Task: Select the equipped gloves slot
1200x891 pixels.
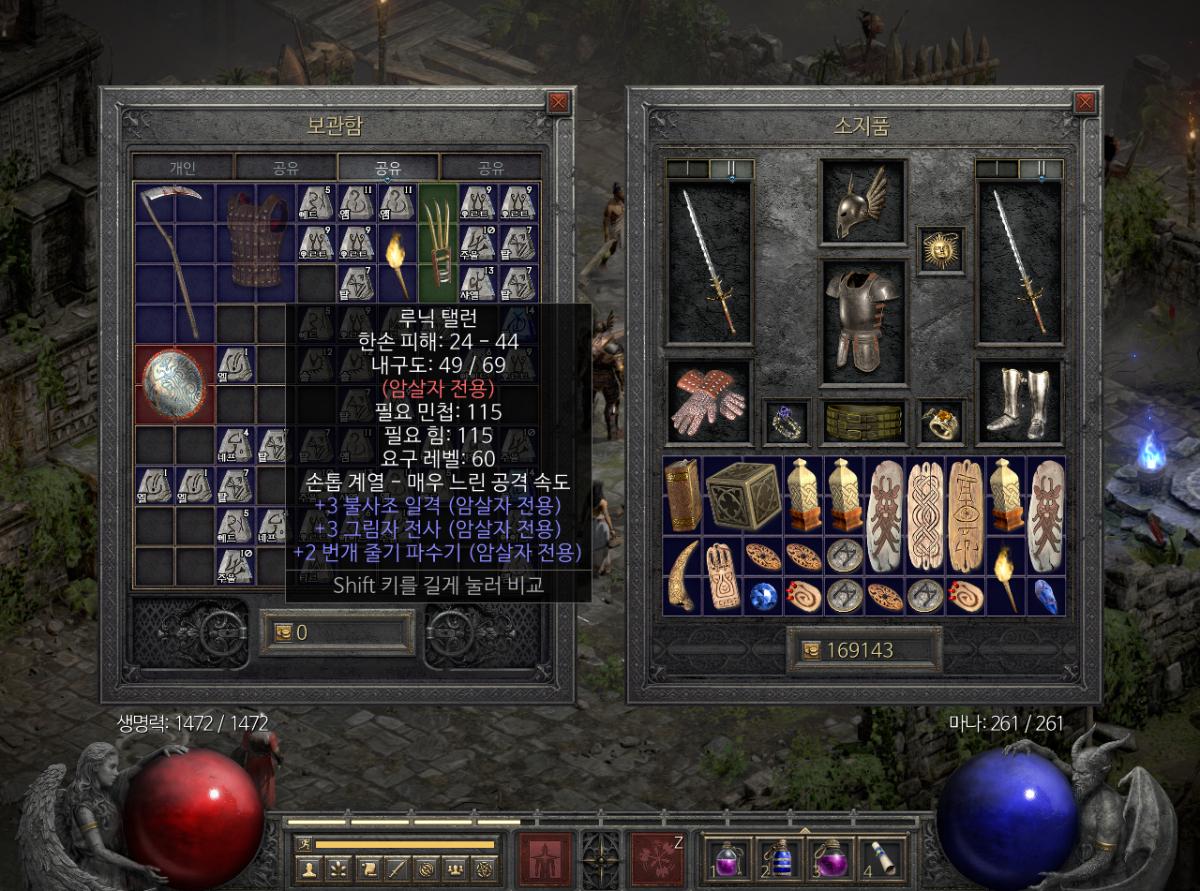Action: 709,402
